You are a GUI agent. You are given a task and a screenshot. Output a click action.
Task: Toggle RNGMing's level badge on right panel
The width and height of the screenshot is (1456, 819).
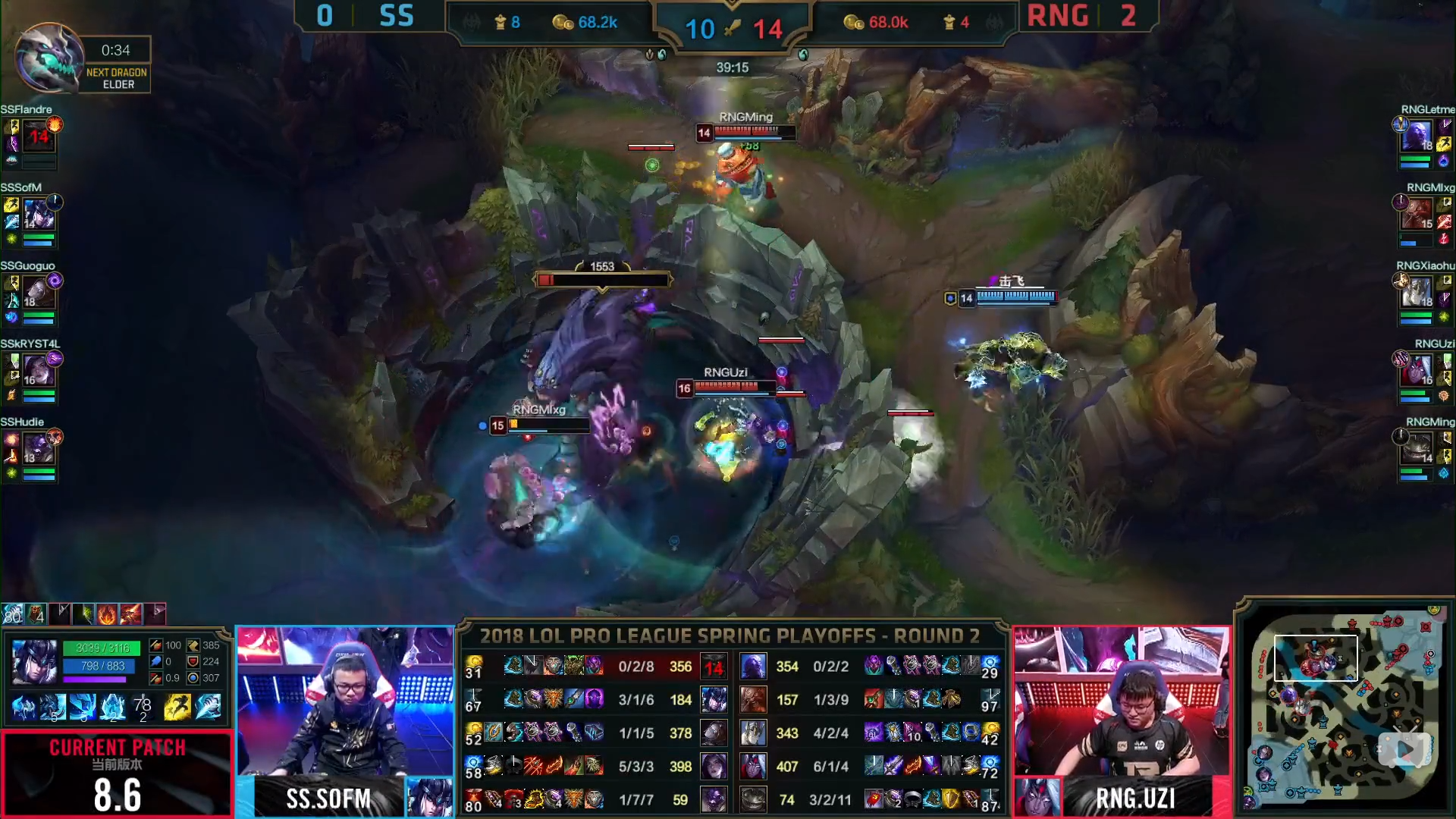1428,457
